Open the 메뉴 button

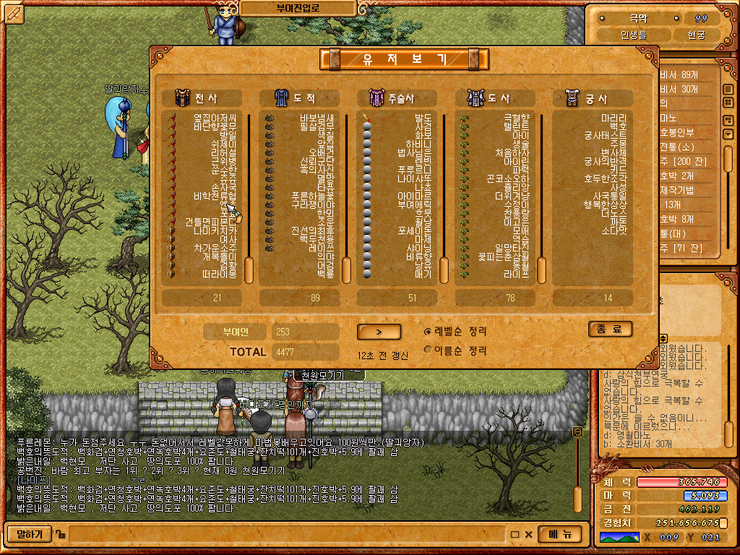560,534
